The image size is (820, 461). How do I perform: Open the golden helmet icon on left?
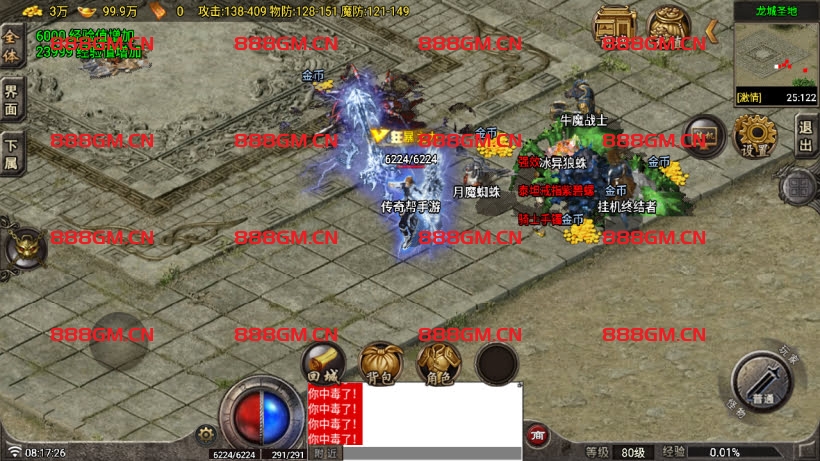[x=22, y=247]
